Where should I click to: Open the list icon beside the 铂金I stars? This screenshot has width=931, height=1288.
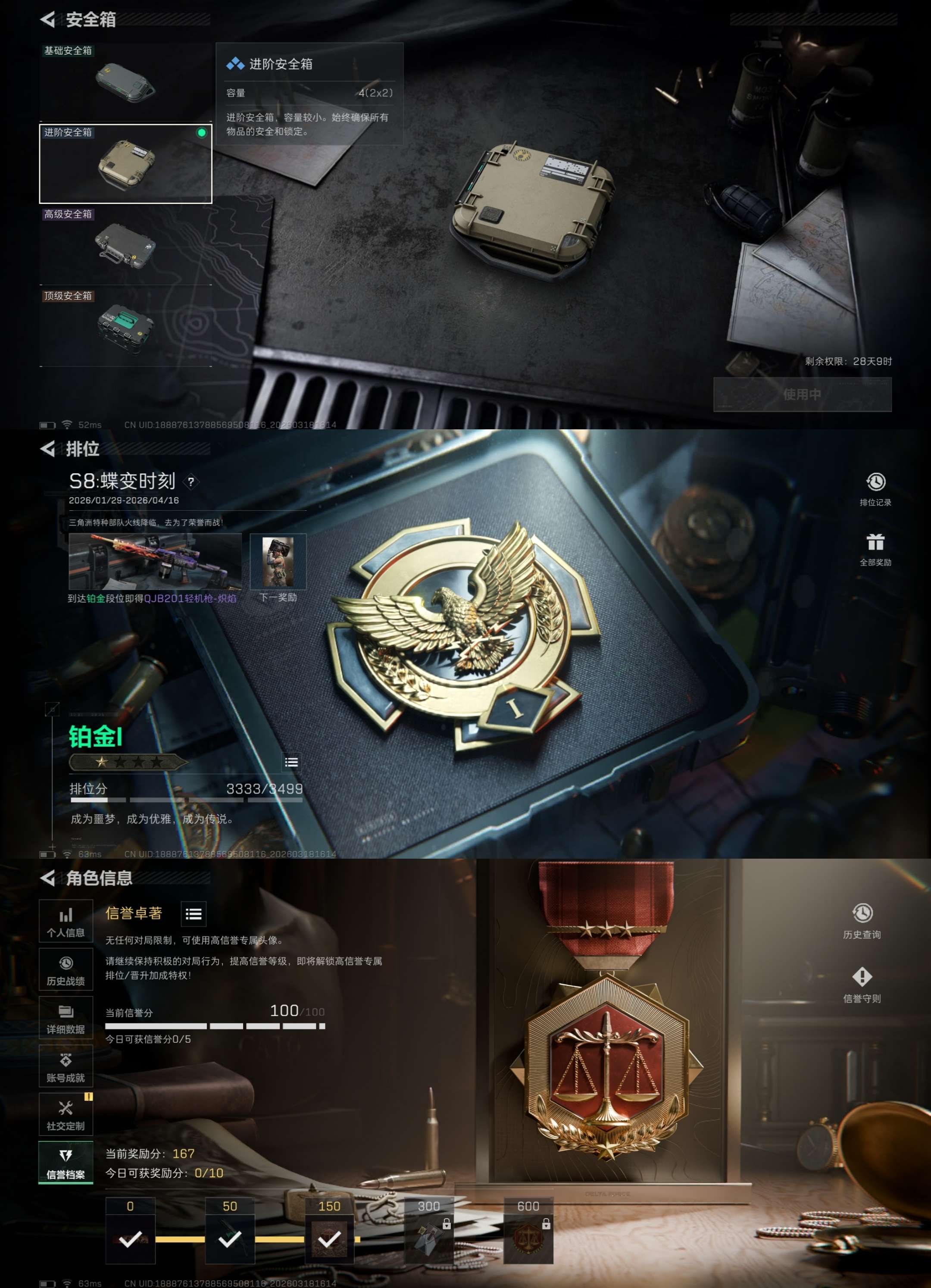pyautogui.click(x=291, y=763)
